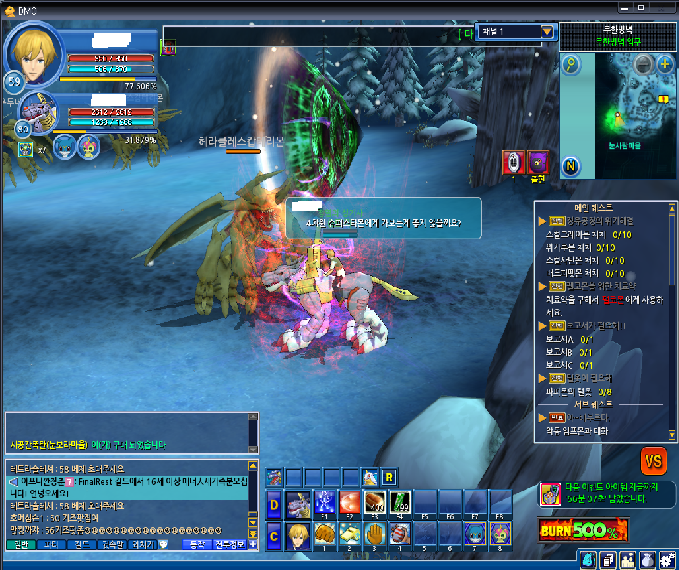Click the magnifier search icon beside the minimap
This screenshot has height=570, width=679.
571,65
